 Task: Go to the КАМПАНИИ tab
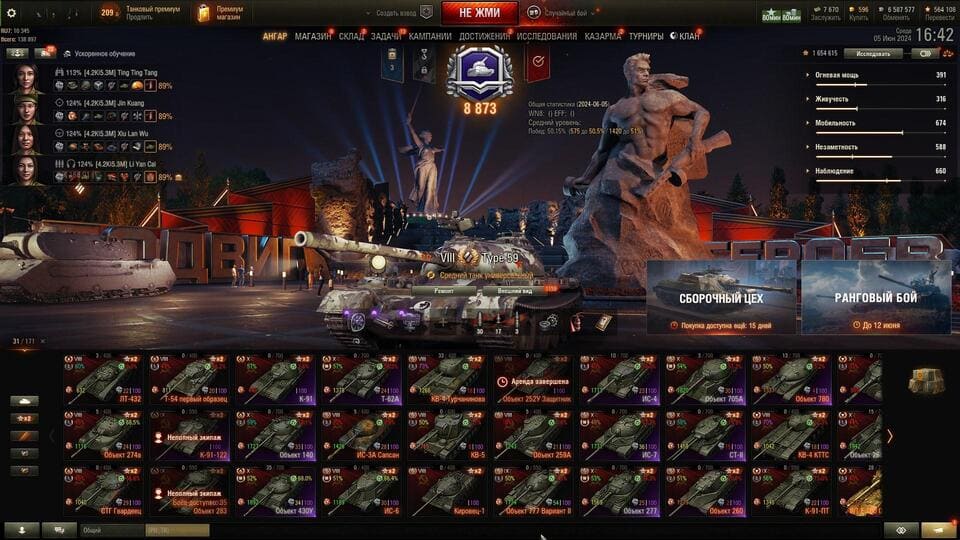point(430,37)
